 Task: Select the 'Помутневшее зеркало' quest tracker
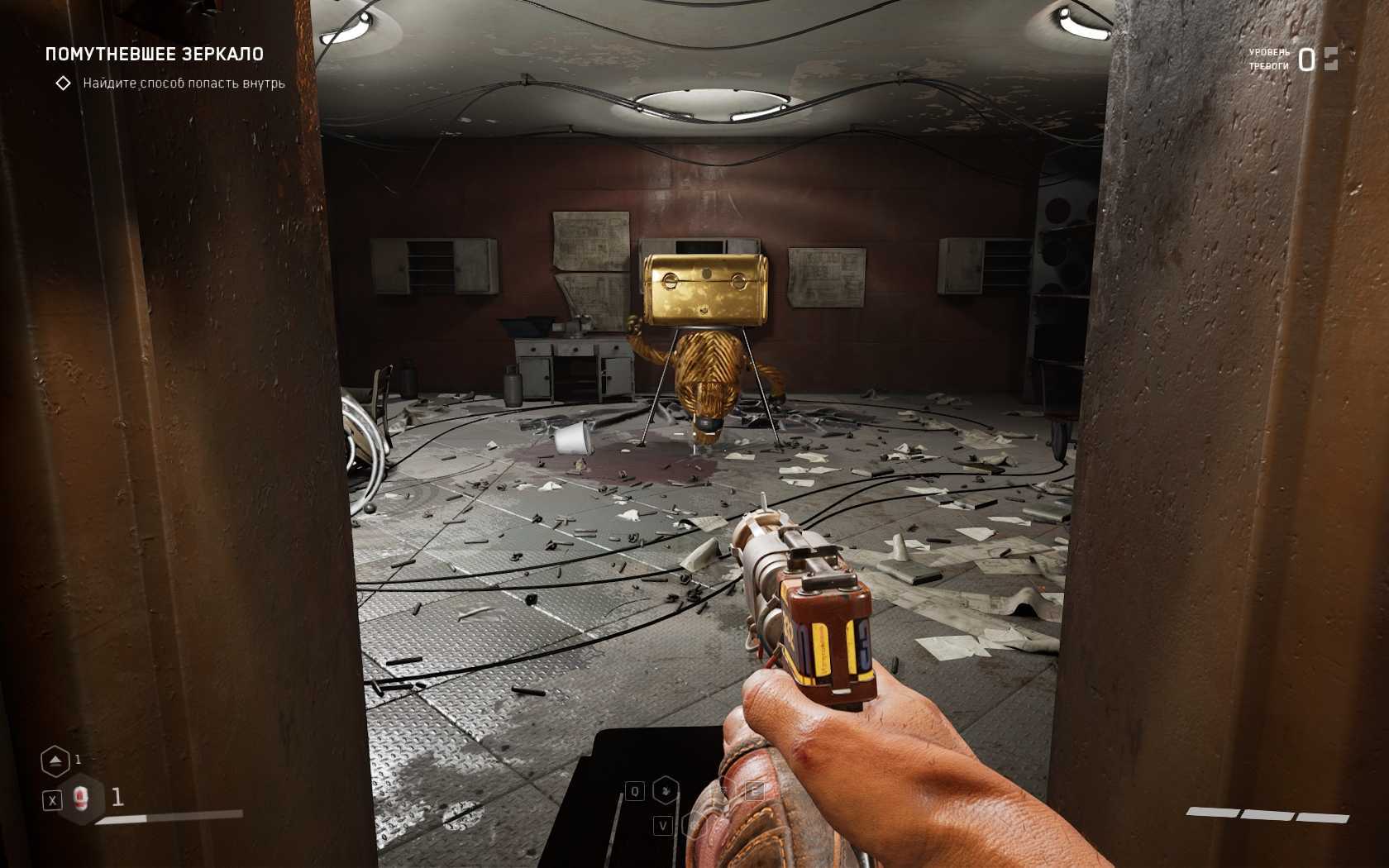click(x=155, y=55)
